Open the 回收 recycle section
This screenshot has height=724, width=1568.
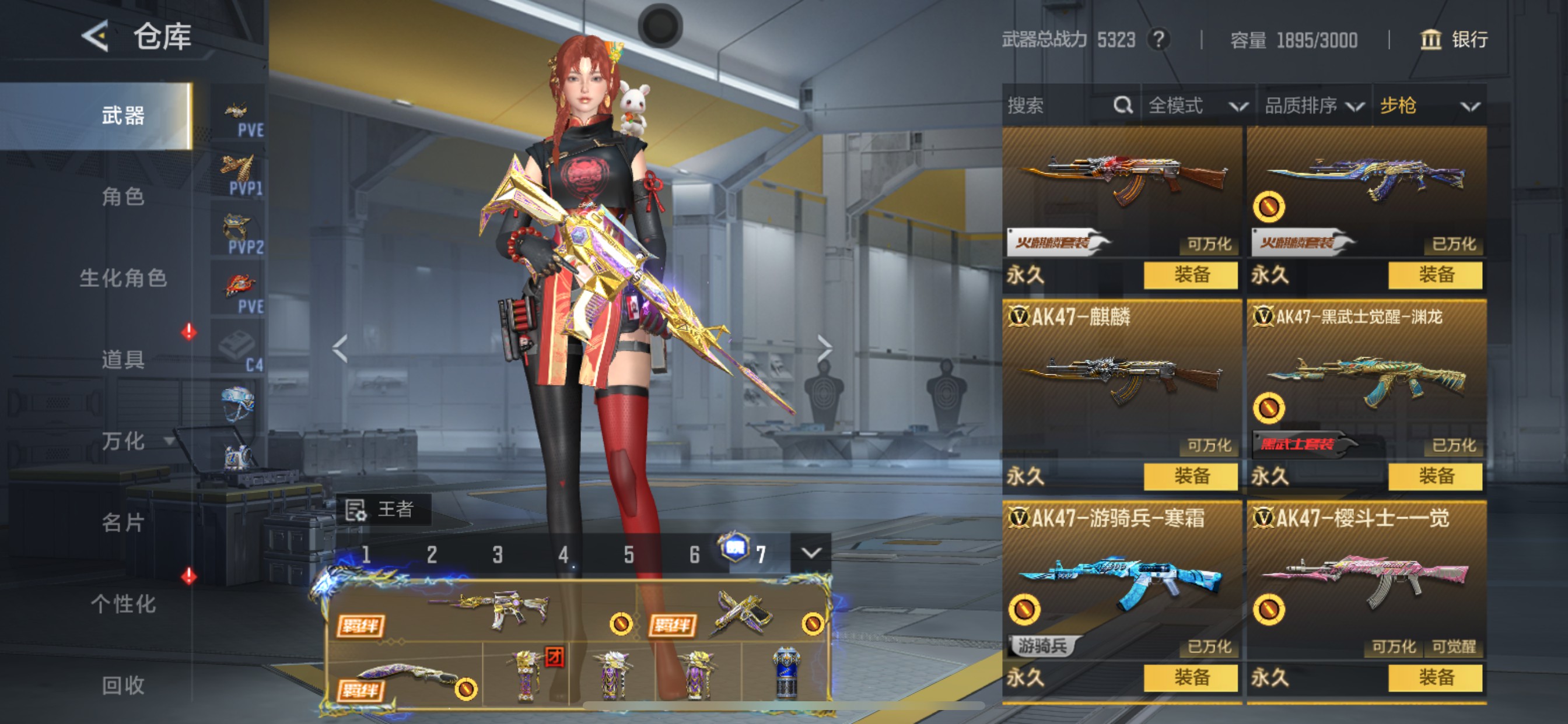[123, 685]
